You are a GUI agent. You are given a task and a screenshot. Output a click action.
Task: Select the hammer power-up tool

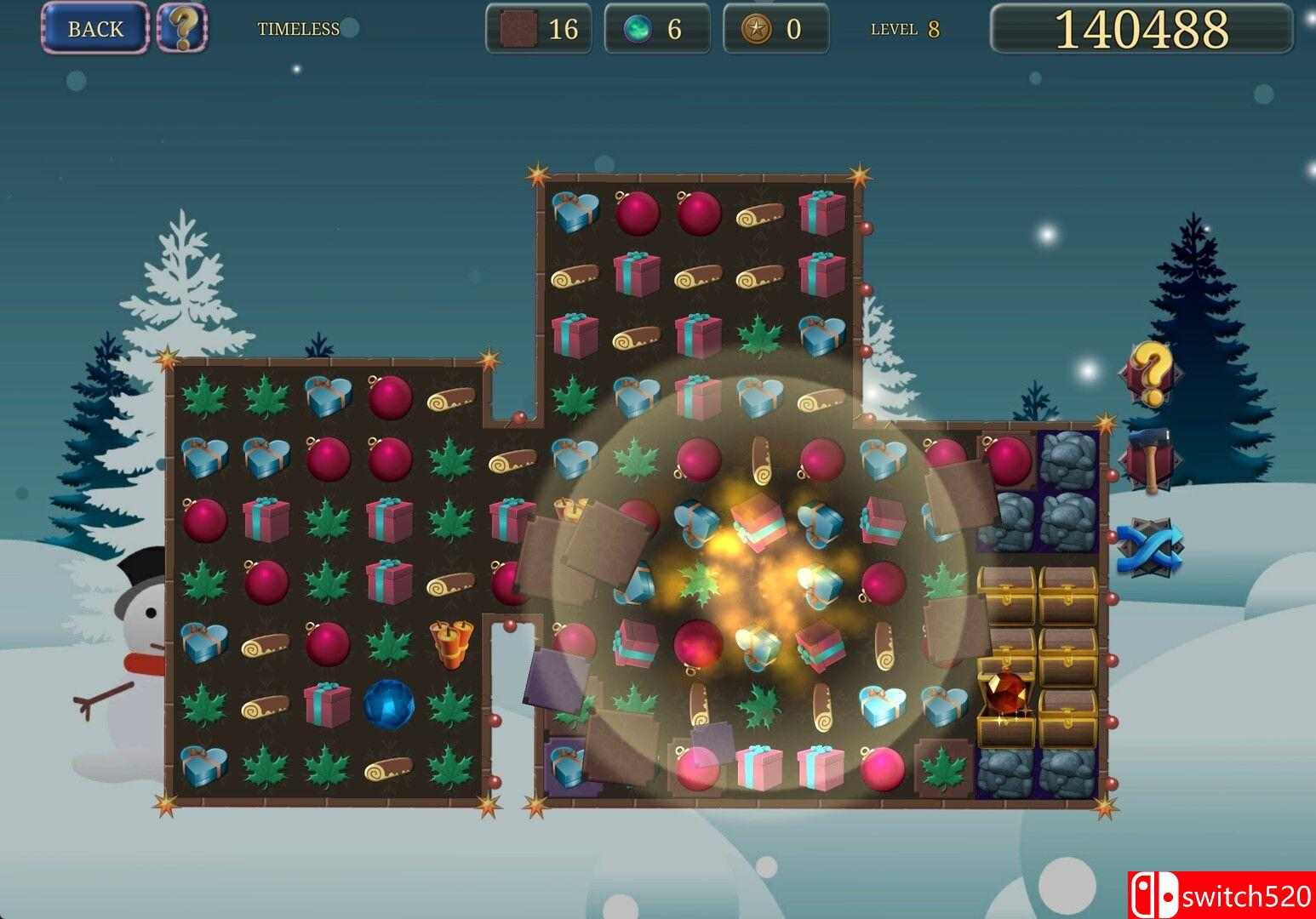point(1151,451)
